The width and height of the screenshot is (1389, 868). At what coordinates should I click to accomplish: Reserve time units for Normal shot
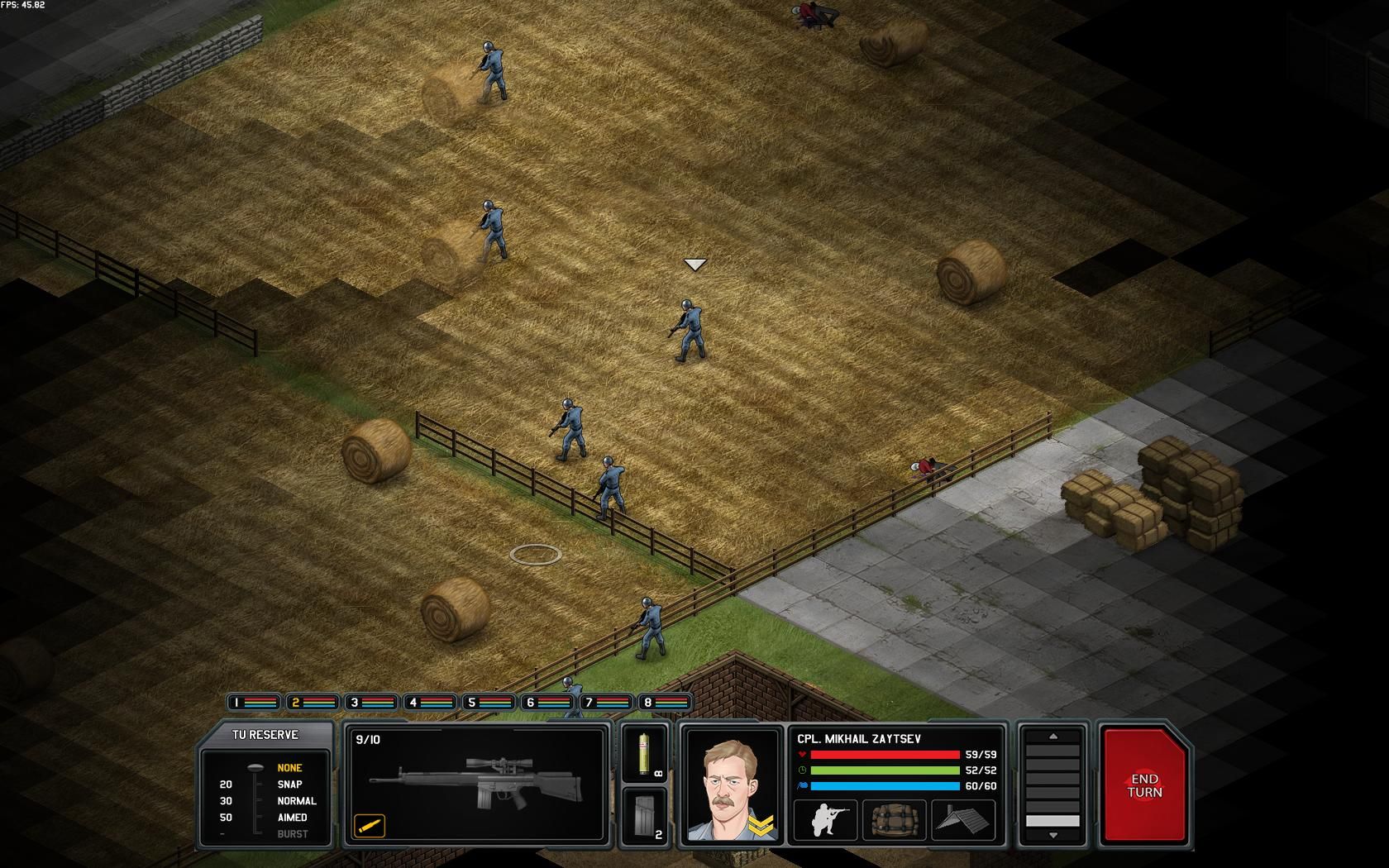point(296,801)
